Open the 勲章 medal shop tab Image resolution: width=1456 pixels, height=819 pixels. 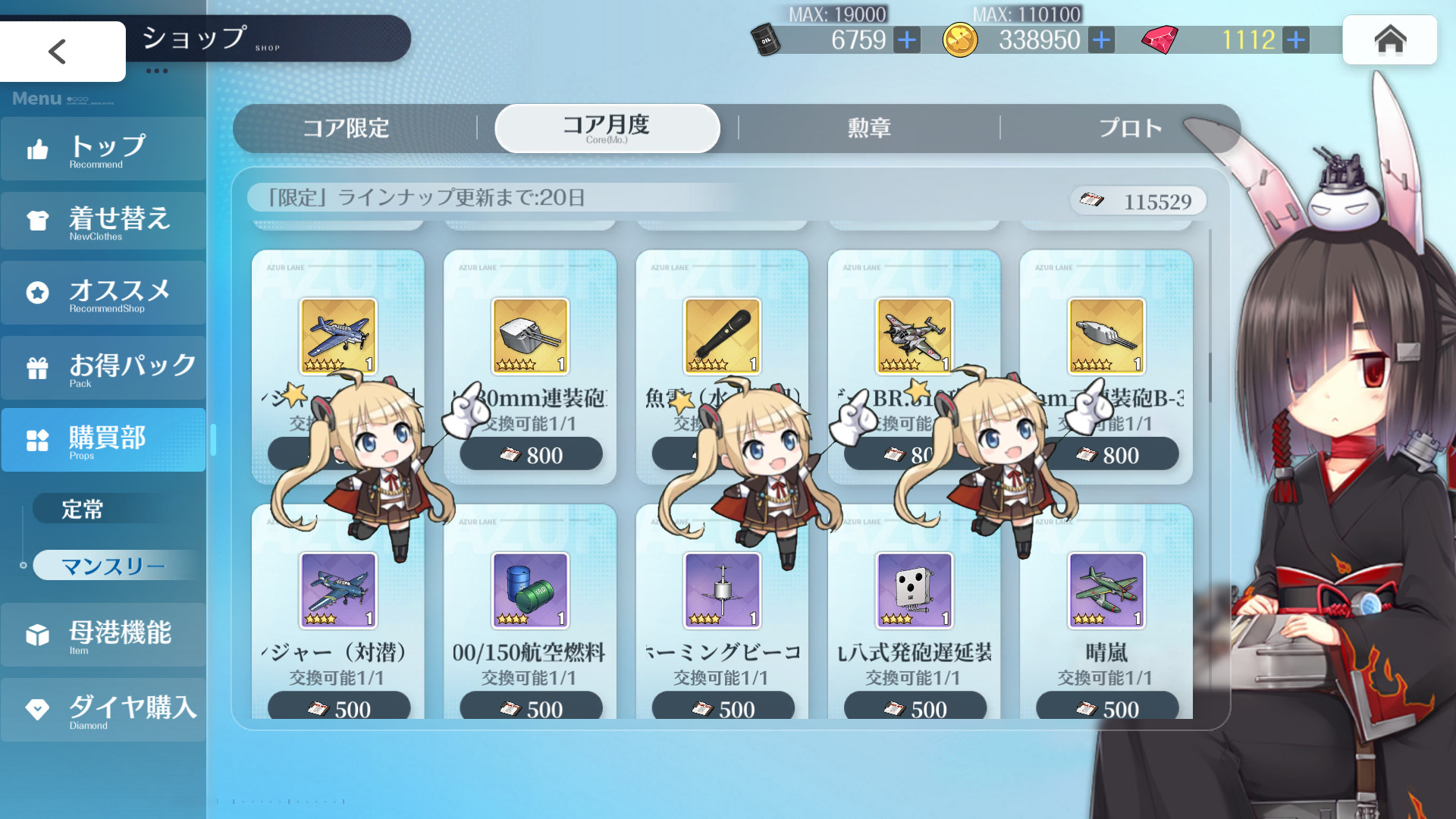tap(869, 128)
